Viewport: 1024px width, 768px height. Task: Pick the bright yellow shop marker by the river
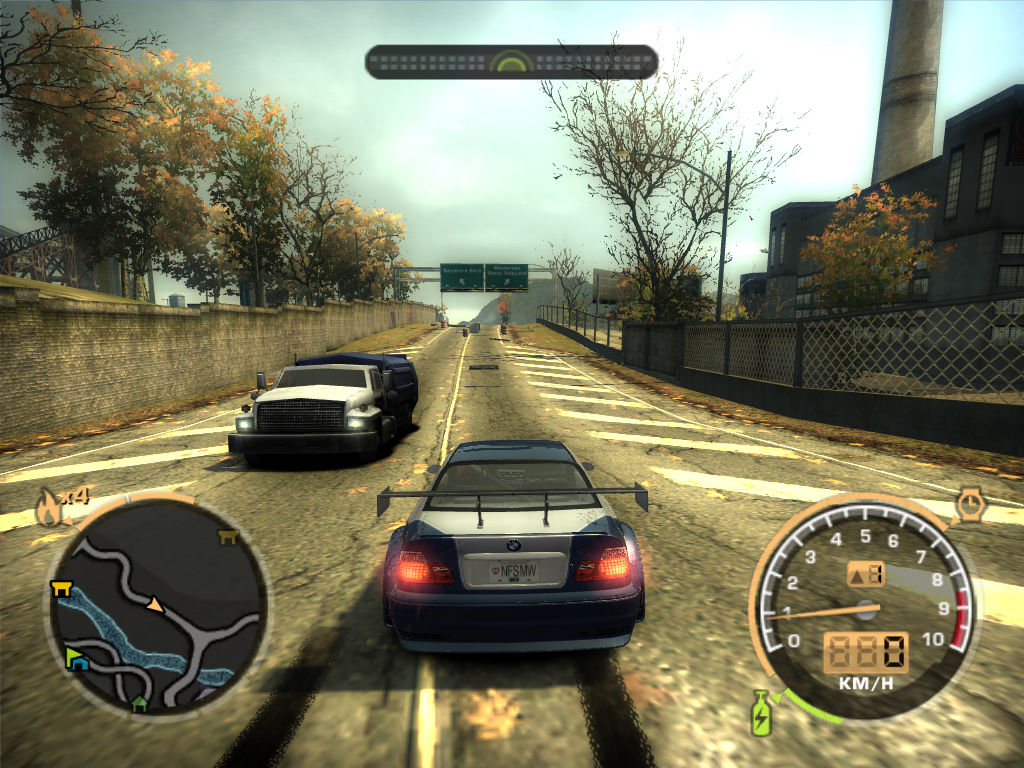coord(61,589)
